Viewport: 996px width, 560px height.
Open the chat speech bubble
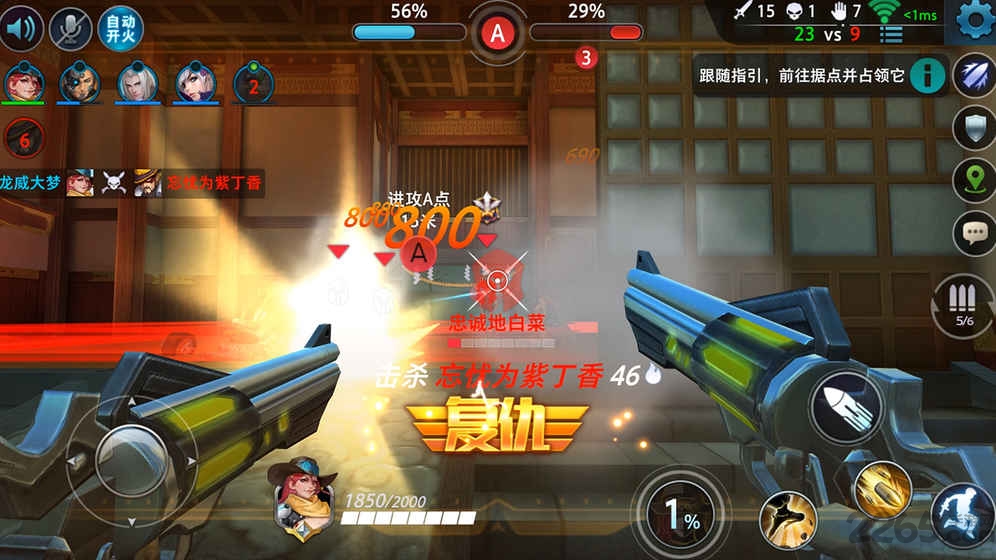click(x=973, y=234)
